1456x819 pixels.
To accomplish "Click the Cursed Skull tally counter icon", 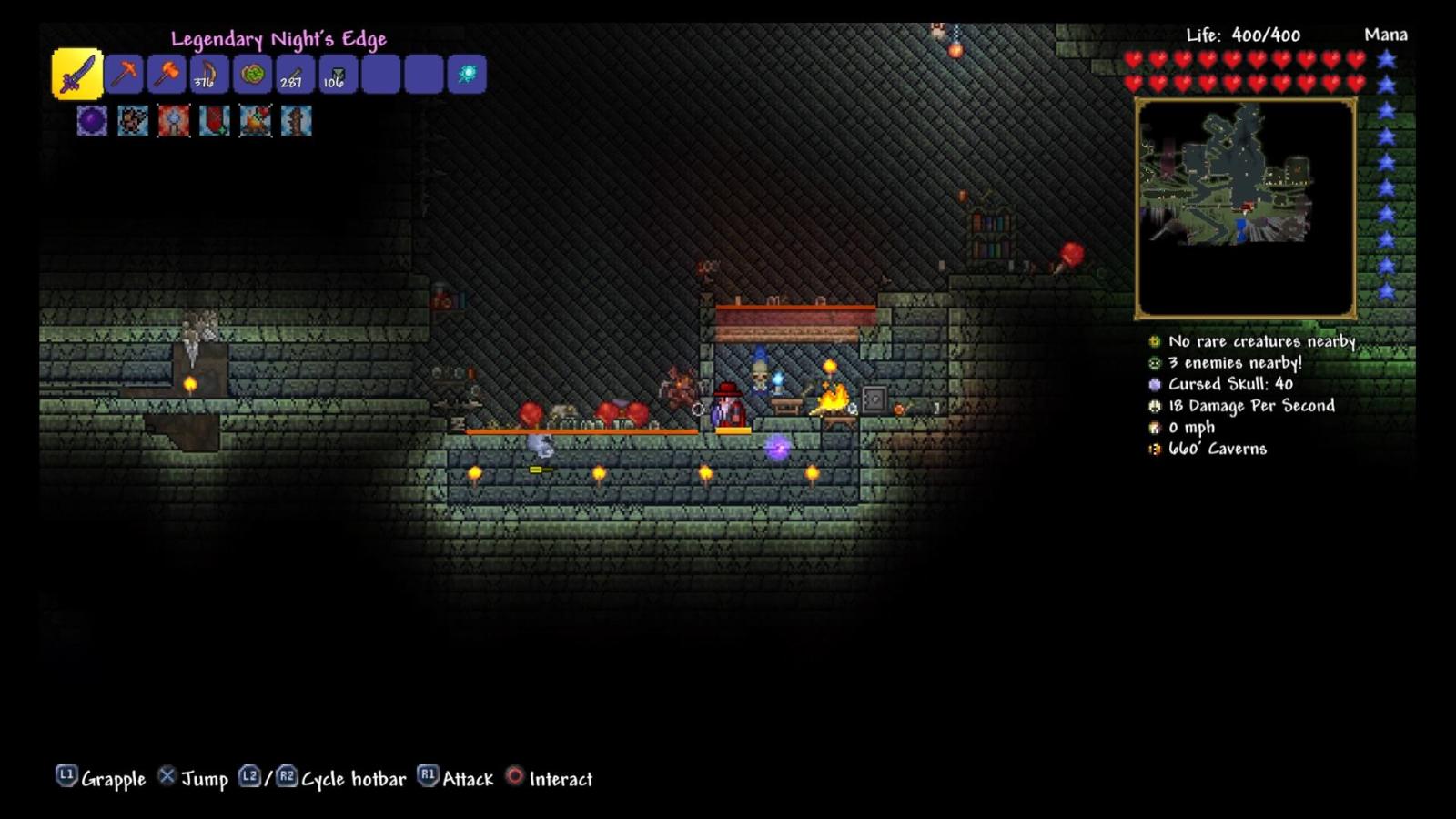I will coord(1153,384).
